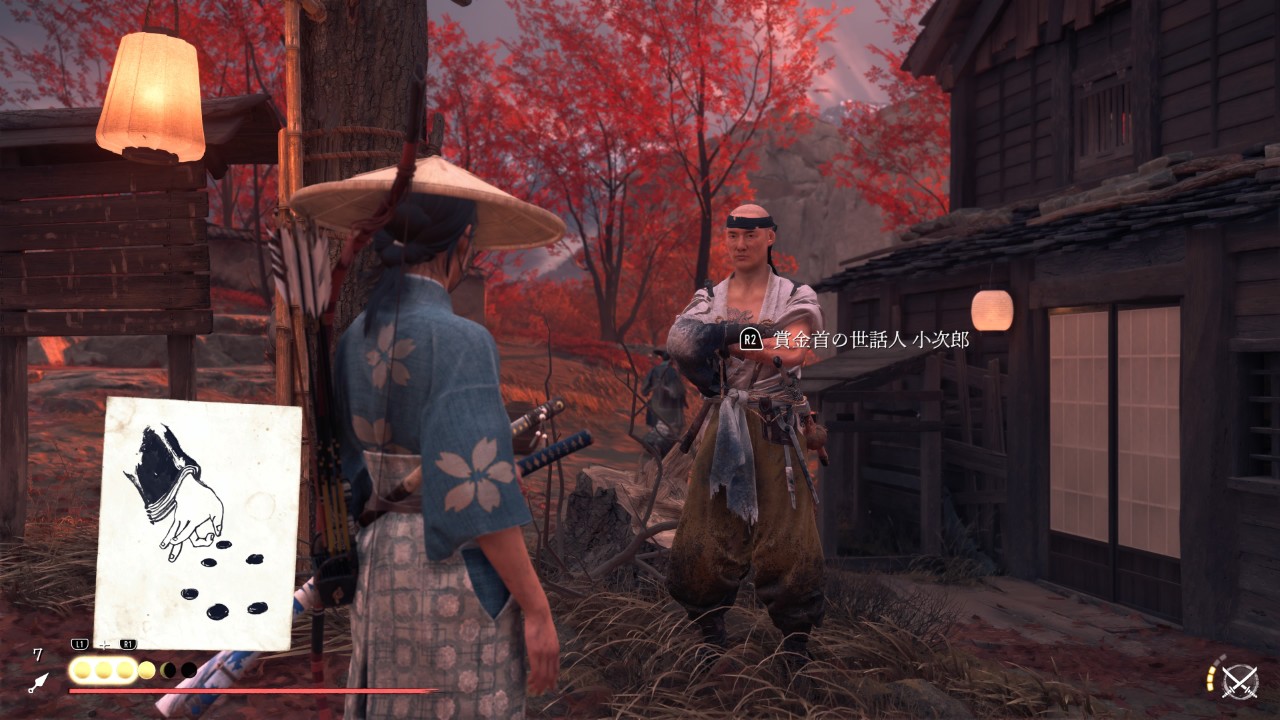Select the crossed katanas weapon stance icon

[x=1240, y=682]
